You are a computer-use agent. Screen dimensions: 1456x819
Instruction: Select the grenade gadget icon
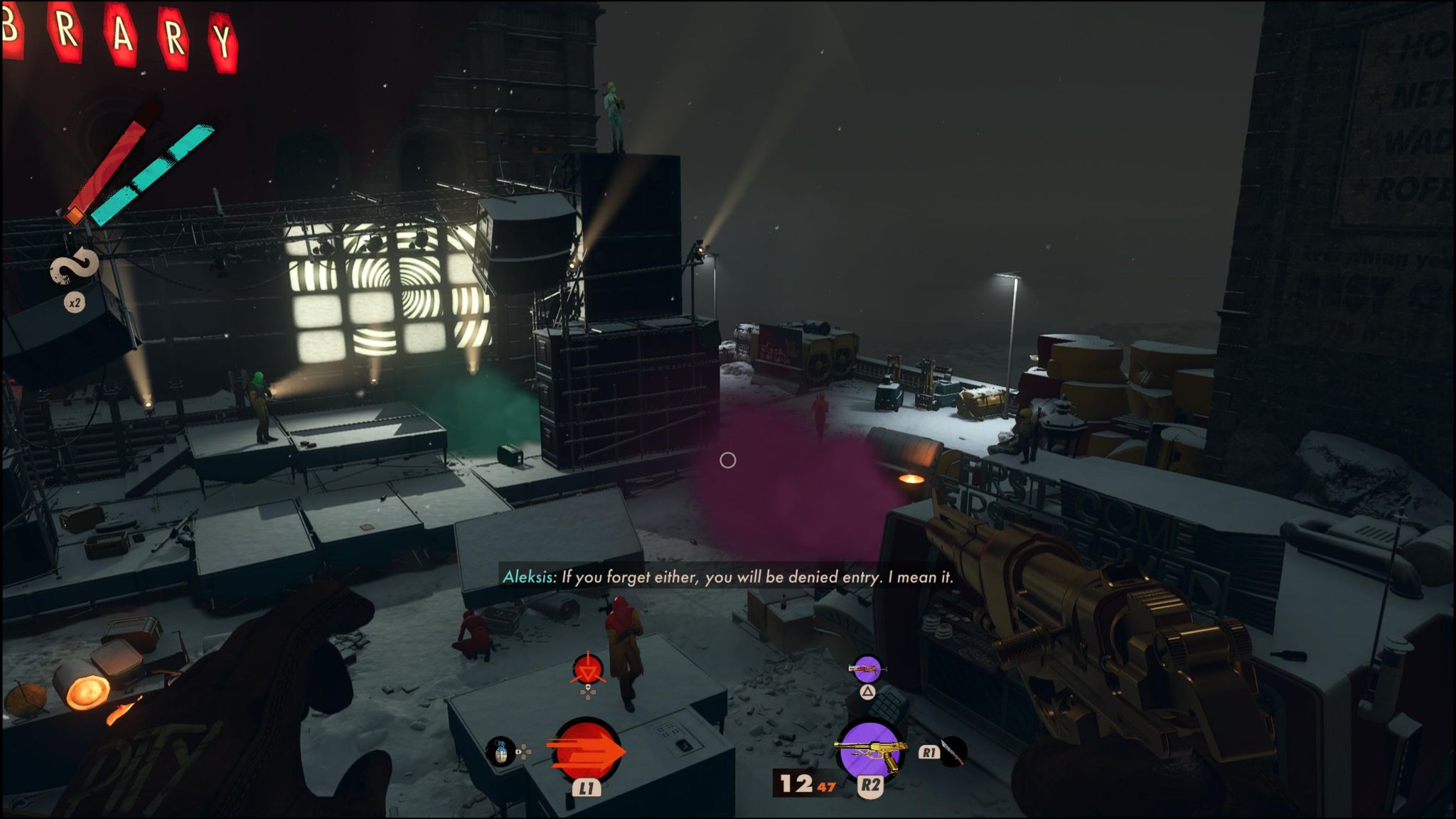coord(500,752)
